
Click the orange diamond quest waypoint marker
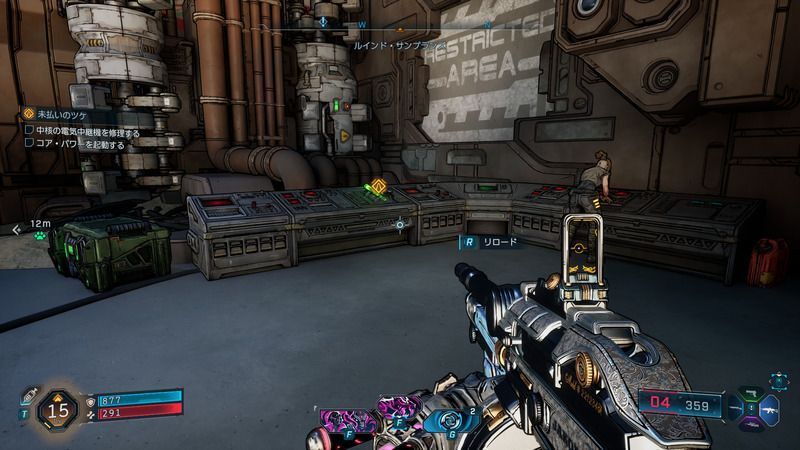[379, 185]
